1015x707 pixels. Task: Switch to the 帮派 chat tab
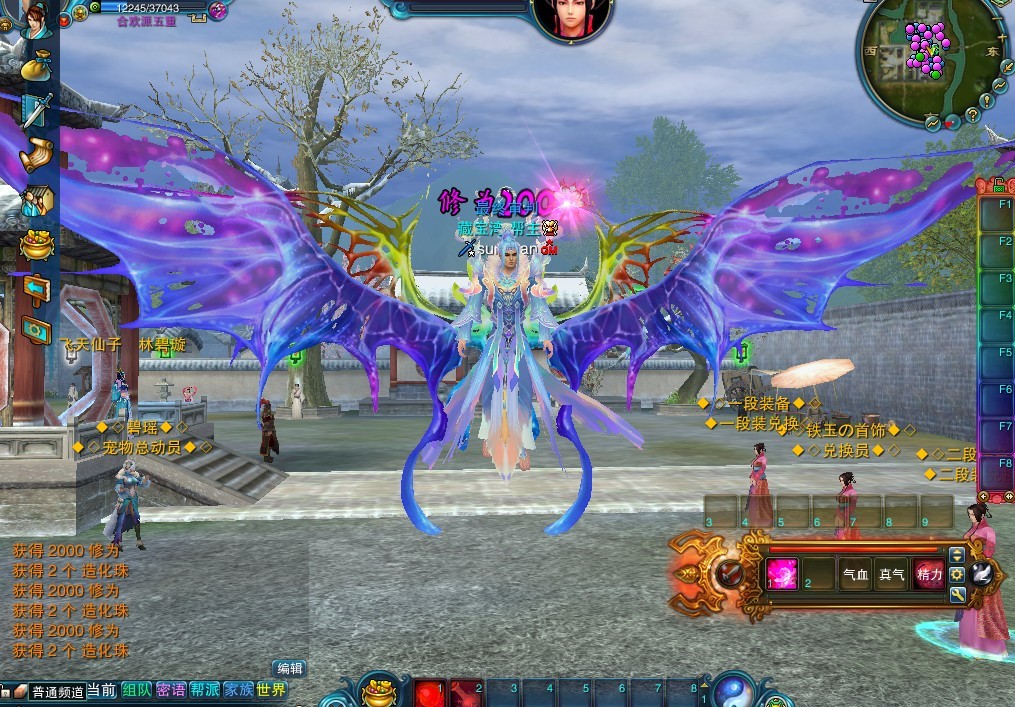click(204, 690)
